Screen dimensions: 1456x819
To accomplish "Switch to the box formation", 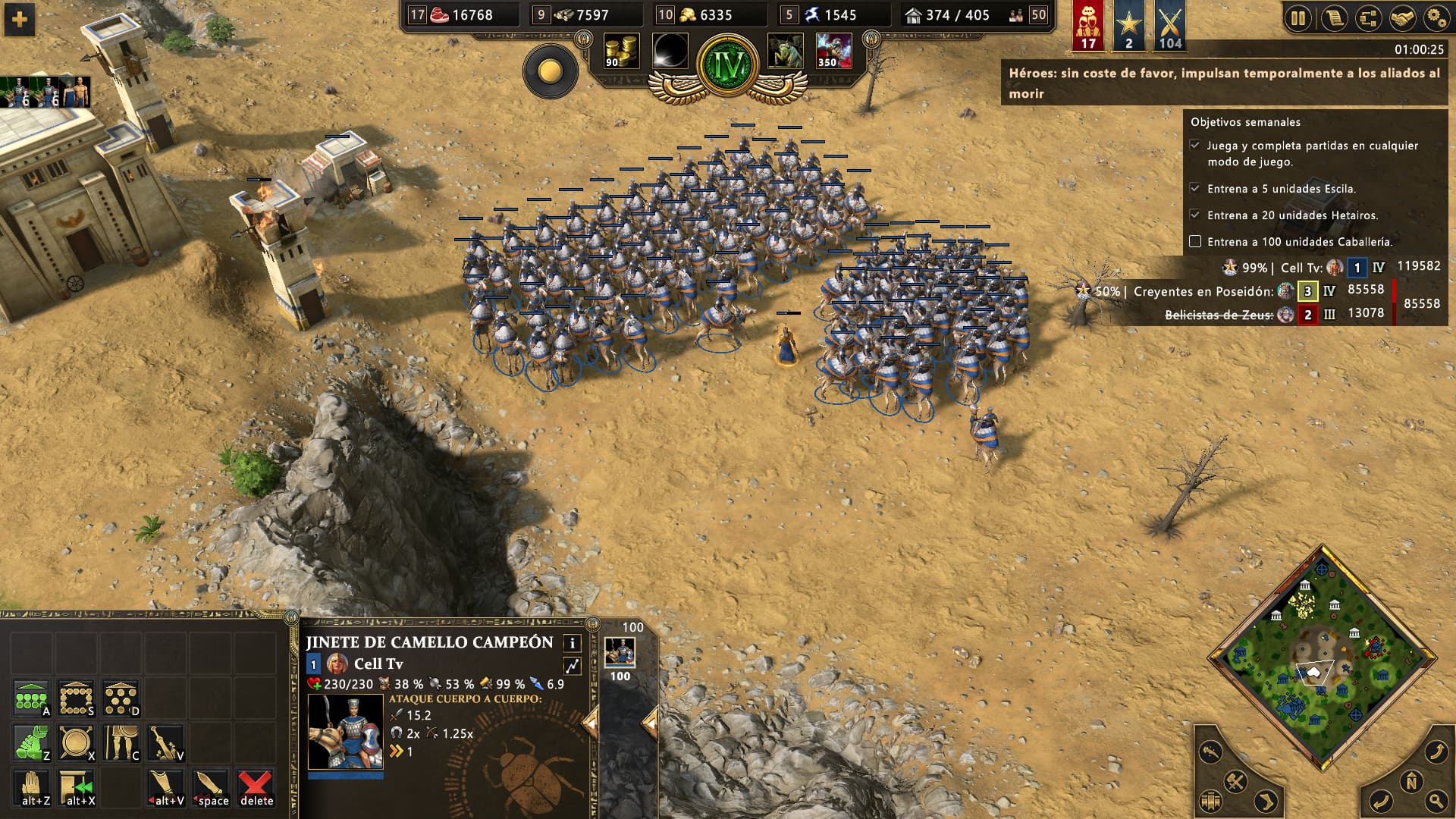I will [76, 698].
